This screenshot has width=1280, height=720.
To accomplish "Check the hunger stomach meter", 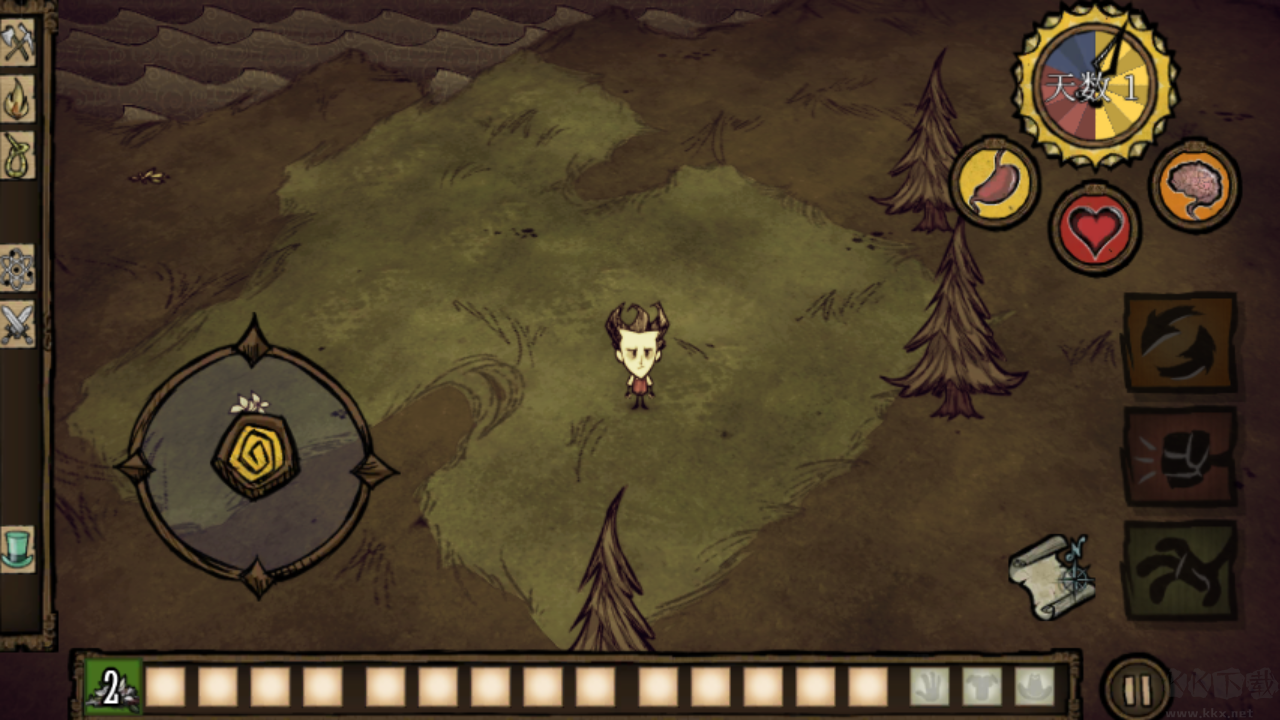I will [x=995, y=186].
